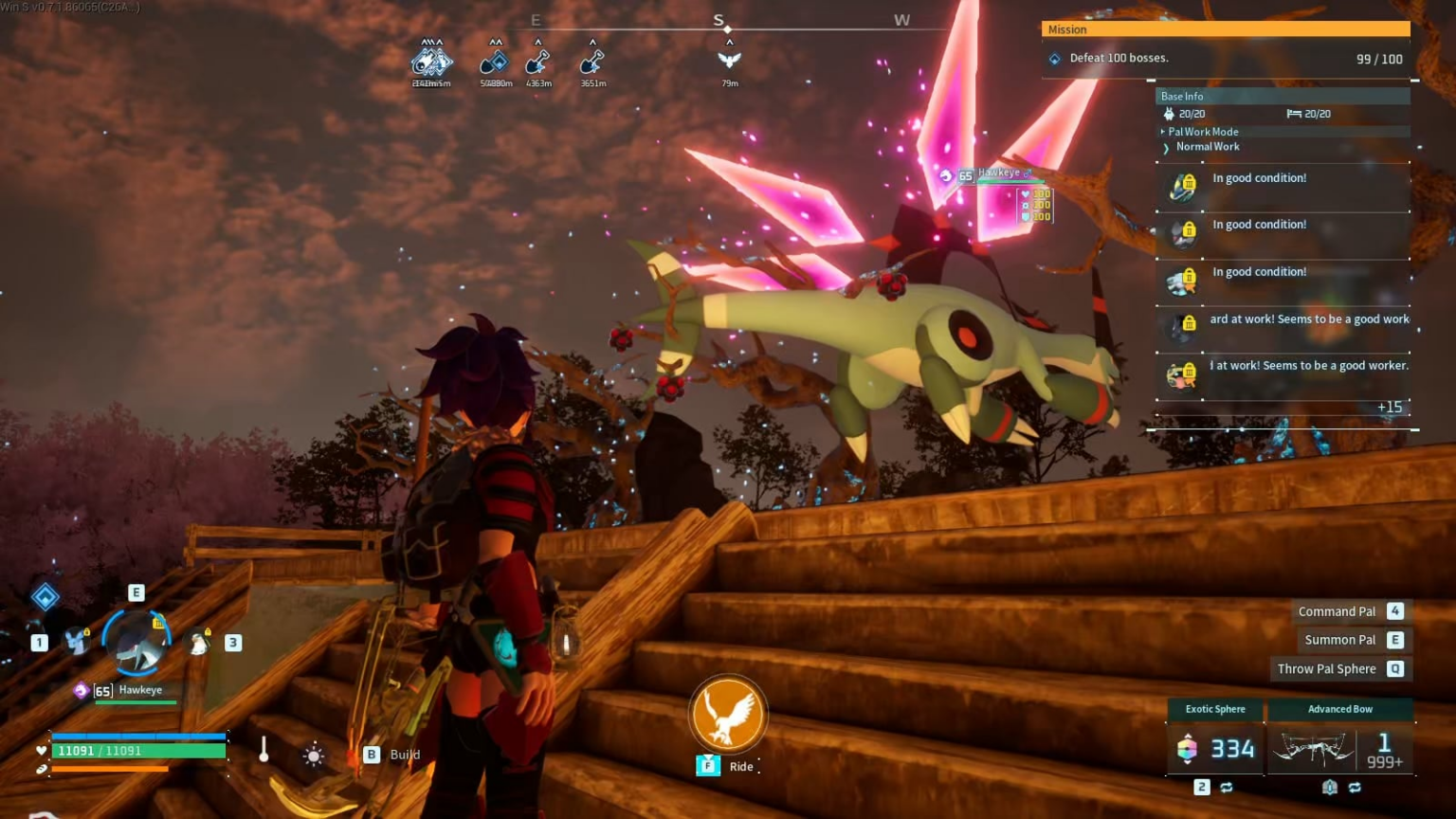The width and height of the screenshot is (1456, 819).
Task: Select the Normal Work mode entry
Action: [x=1207, y=147]
